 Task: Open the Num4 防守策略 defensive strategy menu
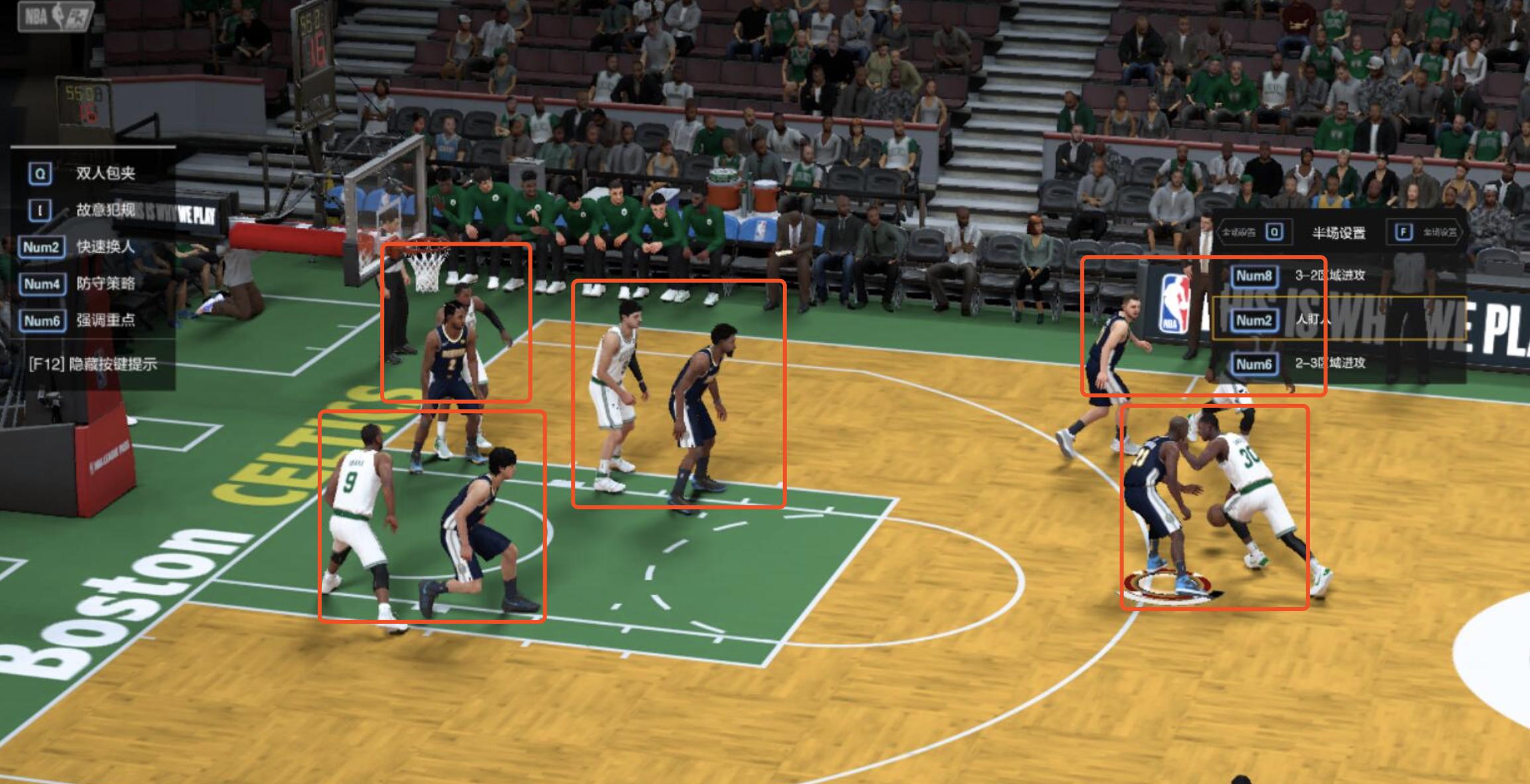point(106,285)
